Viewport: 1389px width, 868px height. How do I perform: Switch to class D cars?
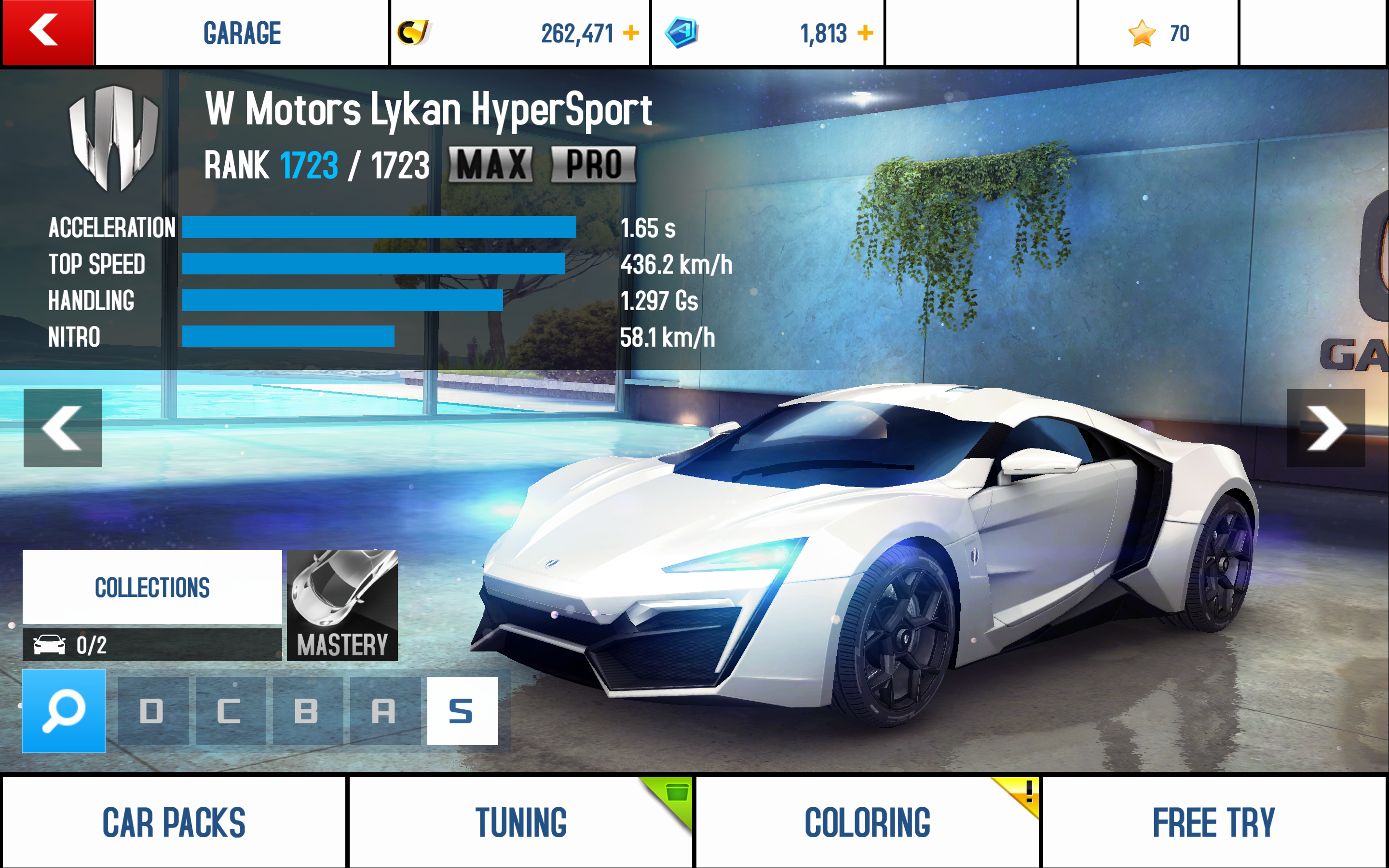pyautogui.click(x=153, y=711)
